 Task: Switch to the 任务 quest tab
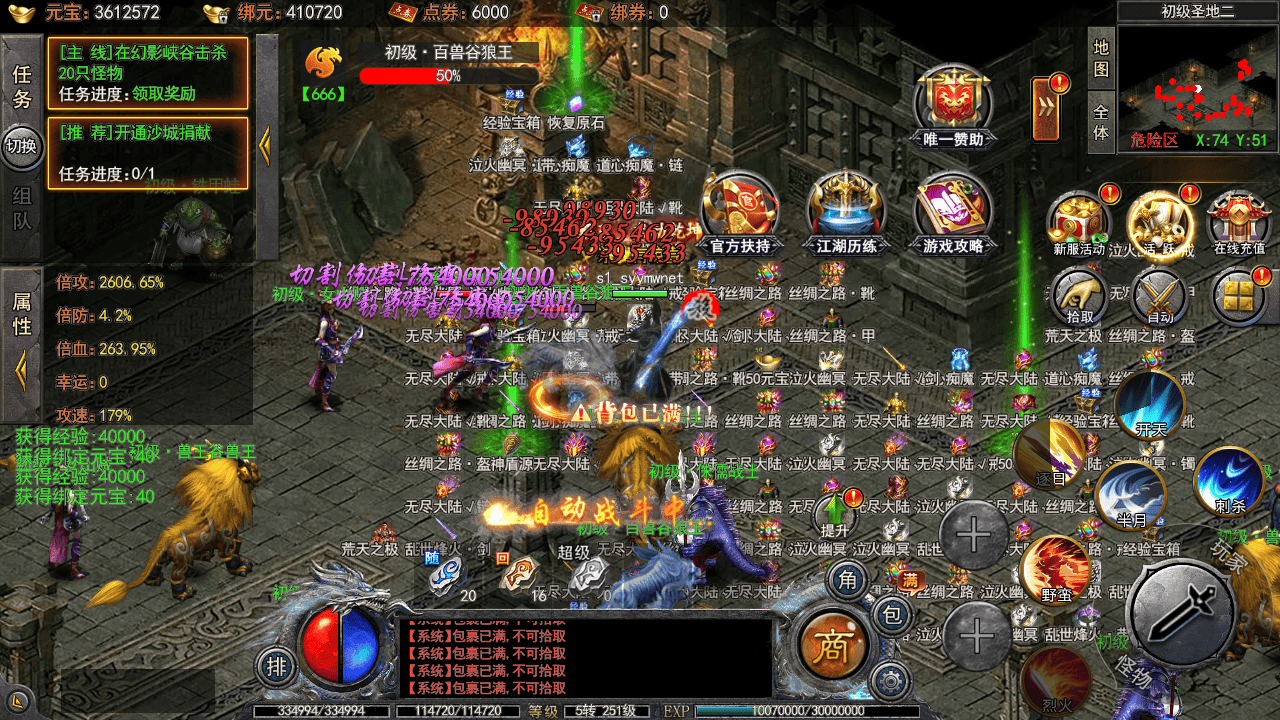coord(22,87)
